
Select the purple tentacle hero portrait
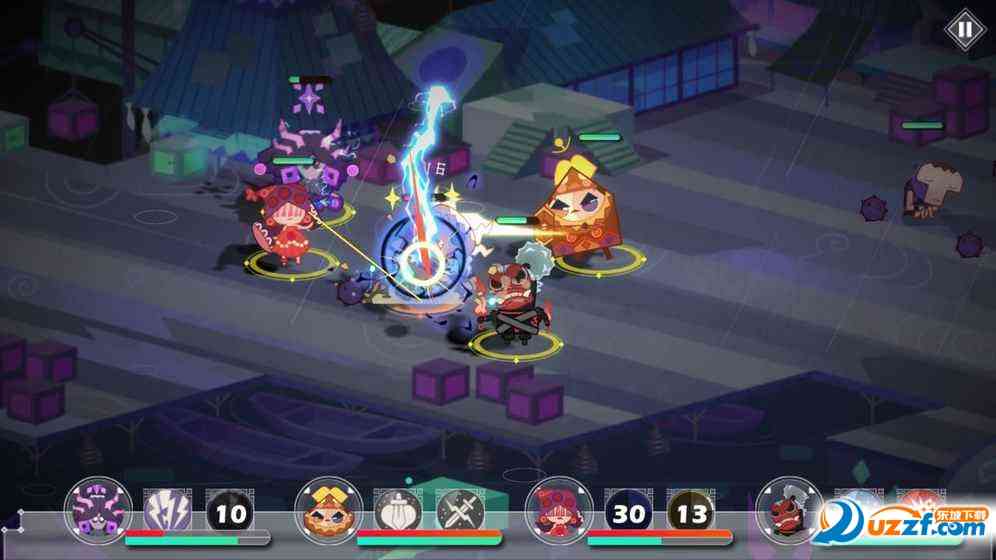(x=98, y=510)
